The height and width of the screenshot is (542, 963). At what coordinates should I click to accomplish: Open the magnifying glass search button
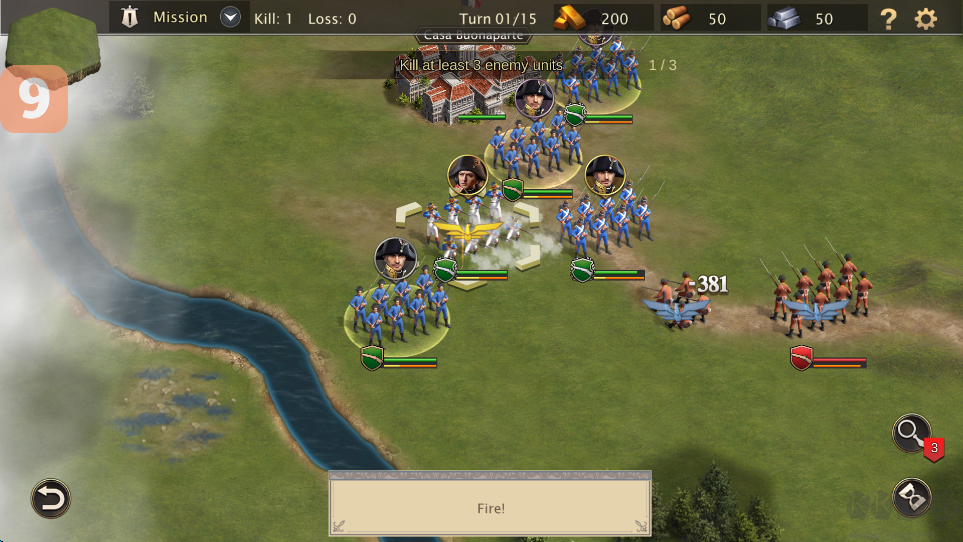pos(911,433)
